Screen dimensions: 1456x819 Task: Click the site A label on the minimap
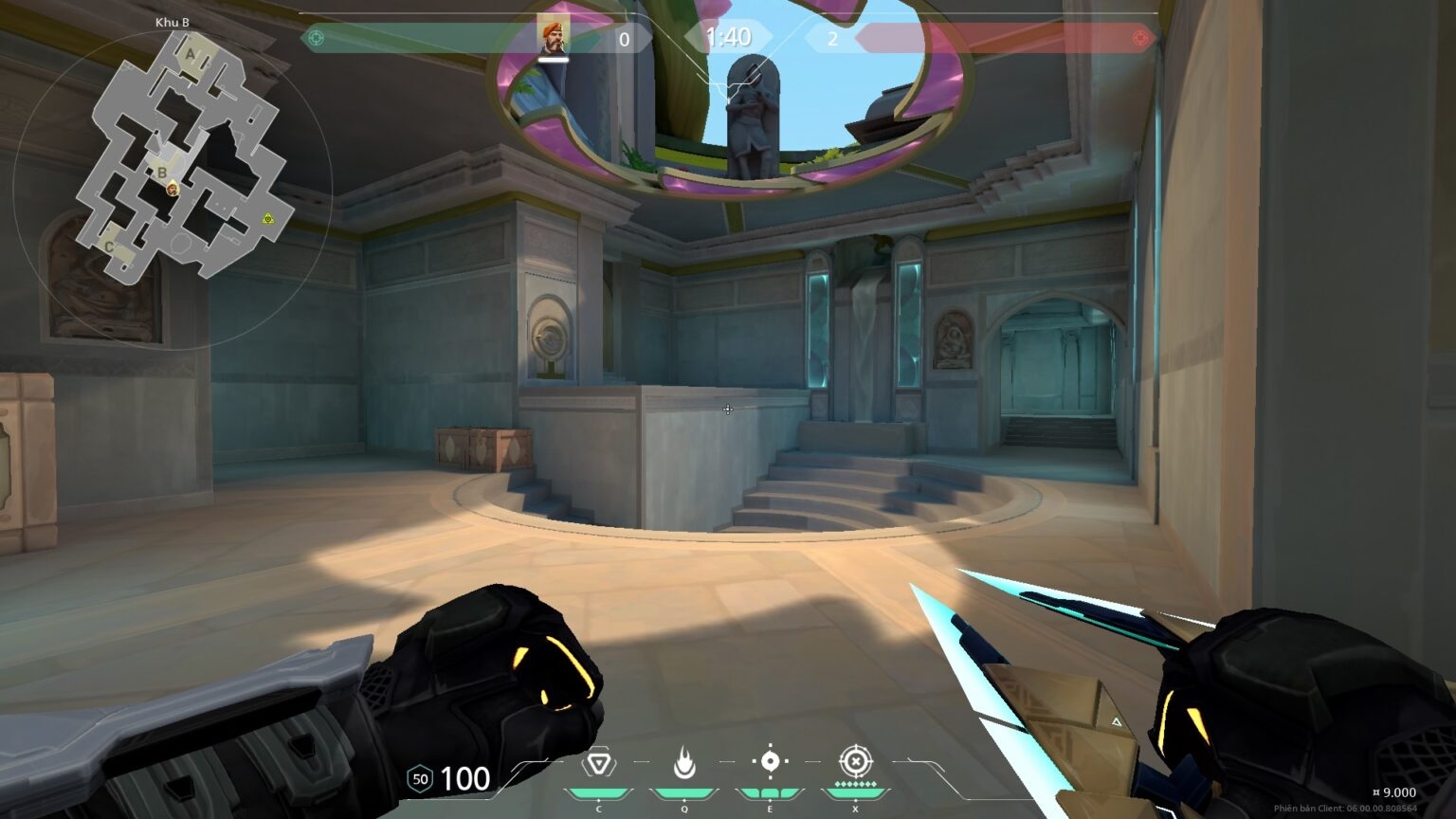coord(192,55)
